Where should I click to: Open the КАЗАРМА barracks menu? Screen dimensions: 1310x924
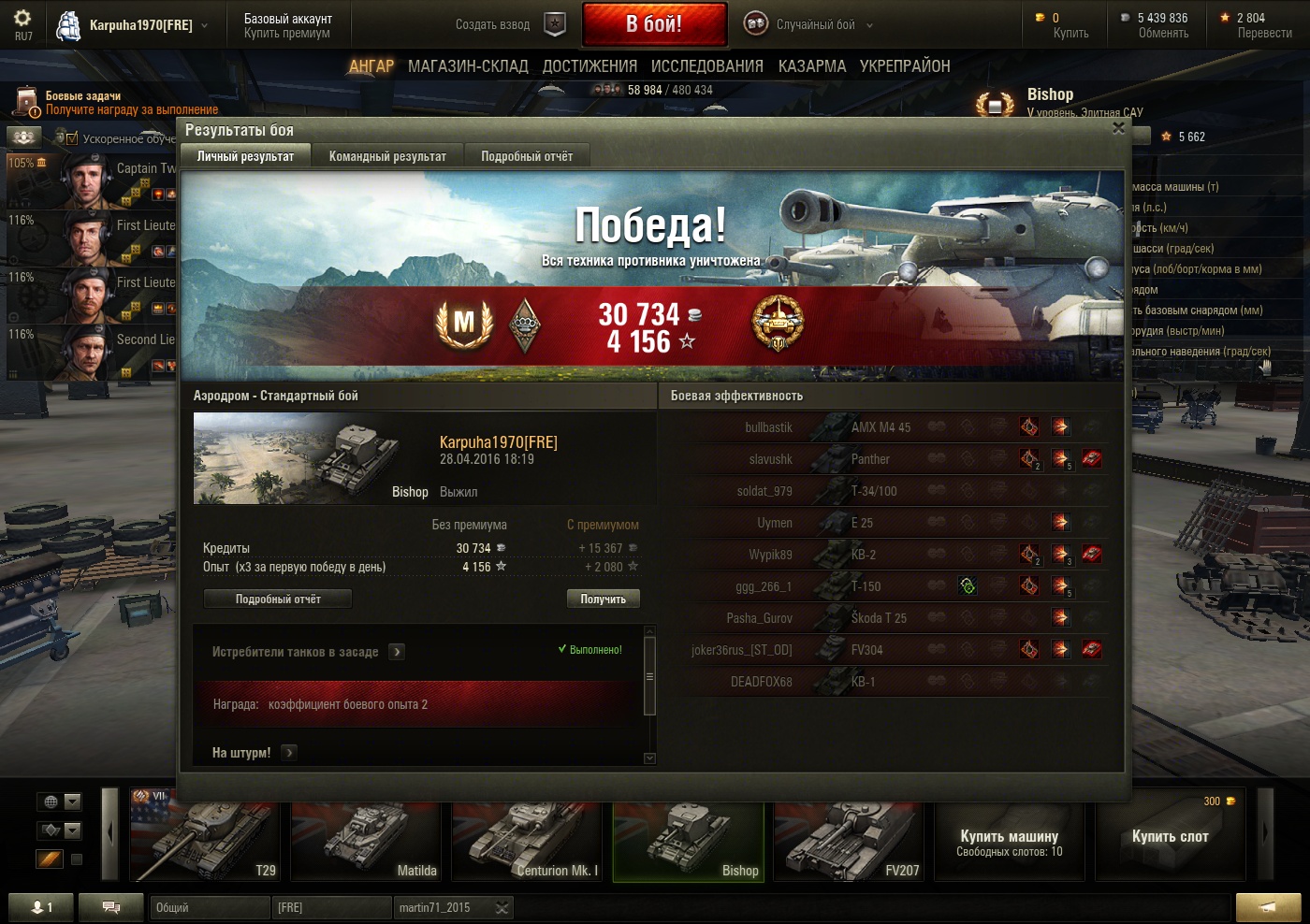811,66
